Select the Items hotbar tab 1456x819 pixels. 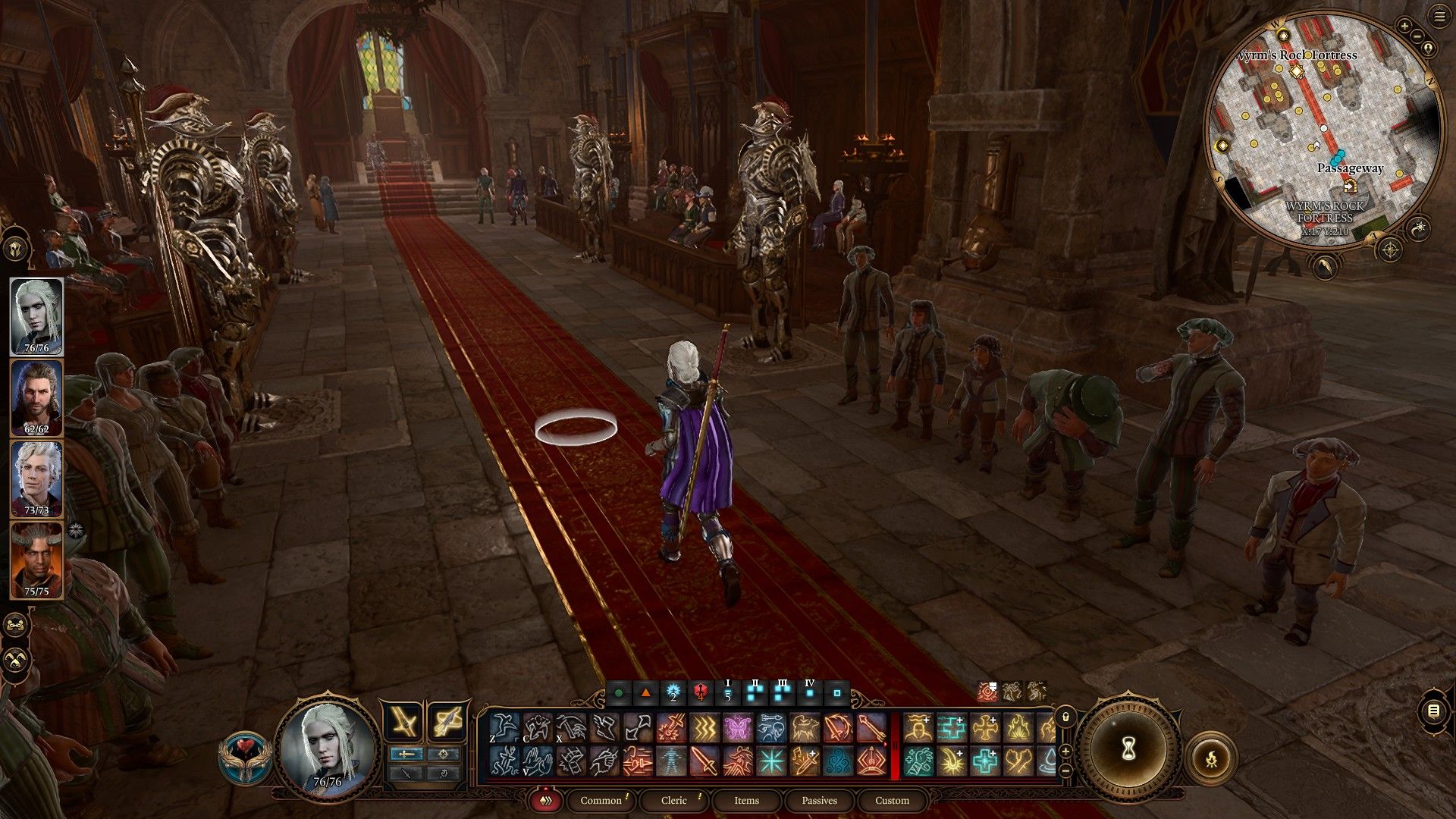click(x=746, y=800)
